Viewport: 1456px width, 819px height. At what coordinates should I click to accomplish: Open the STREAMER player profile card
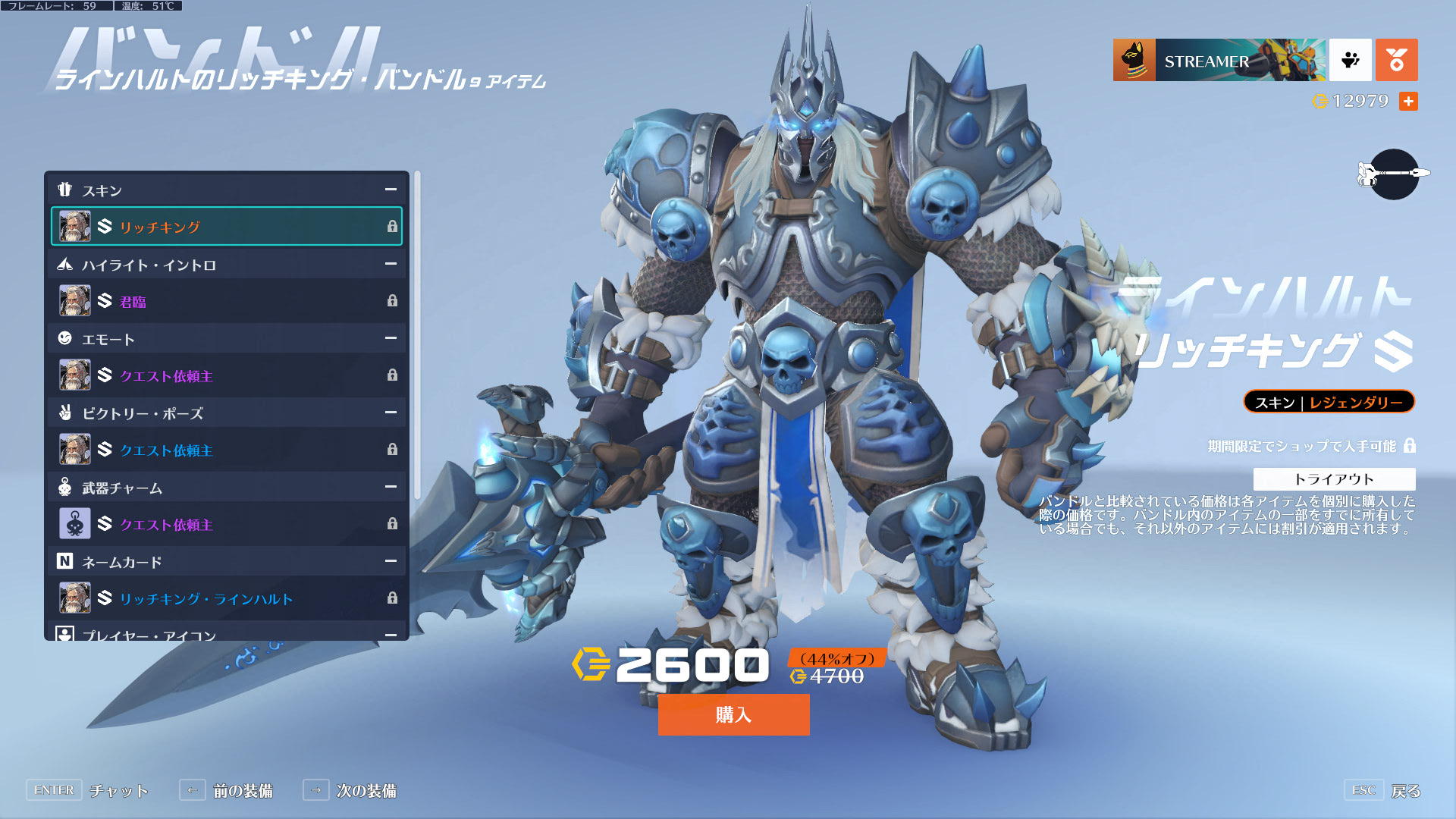click(x=1219, y=60)
